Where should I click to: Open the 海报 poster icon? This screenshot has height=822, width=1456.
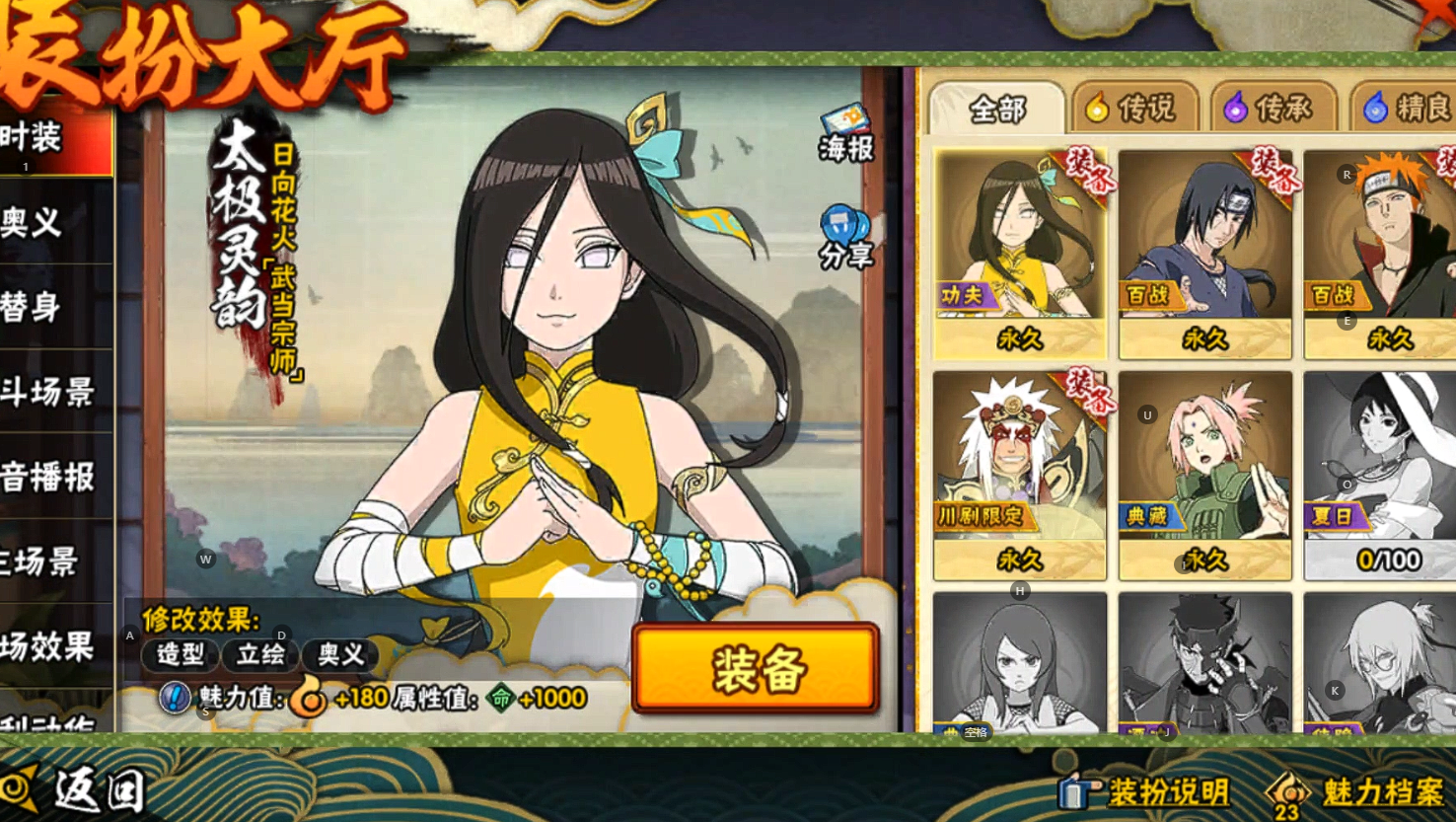tap(845, 133)
